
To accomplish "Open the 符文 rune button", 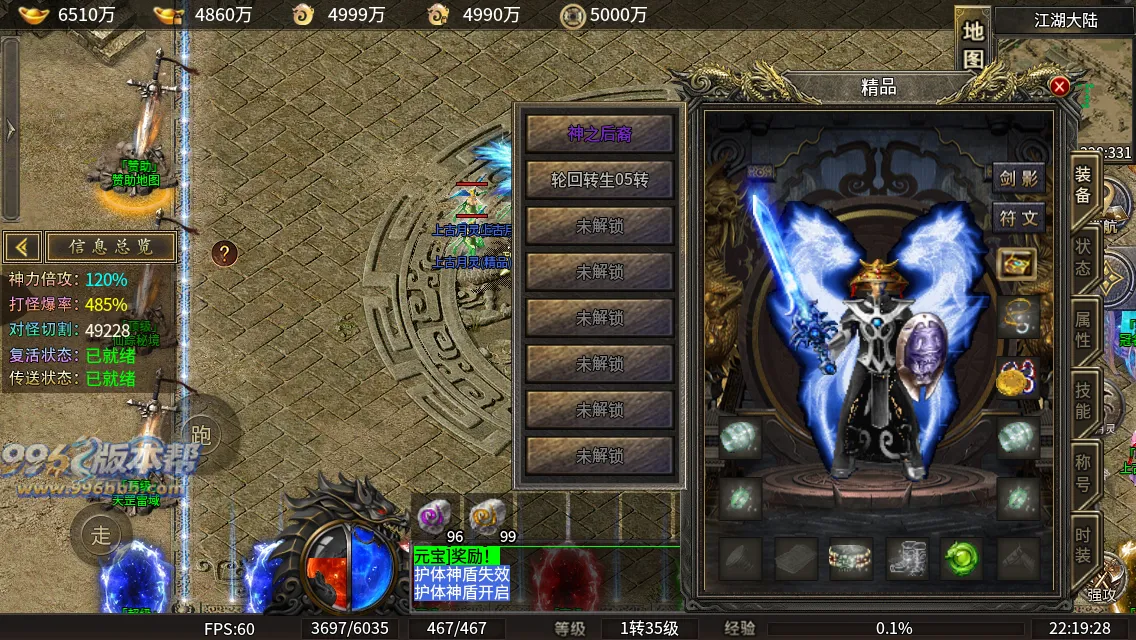I will [1019, 217].
